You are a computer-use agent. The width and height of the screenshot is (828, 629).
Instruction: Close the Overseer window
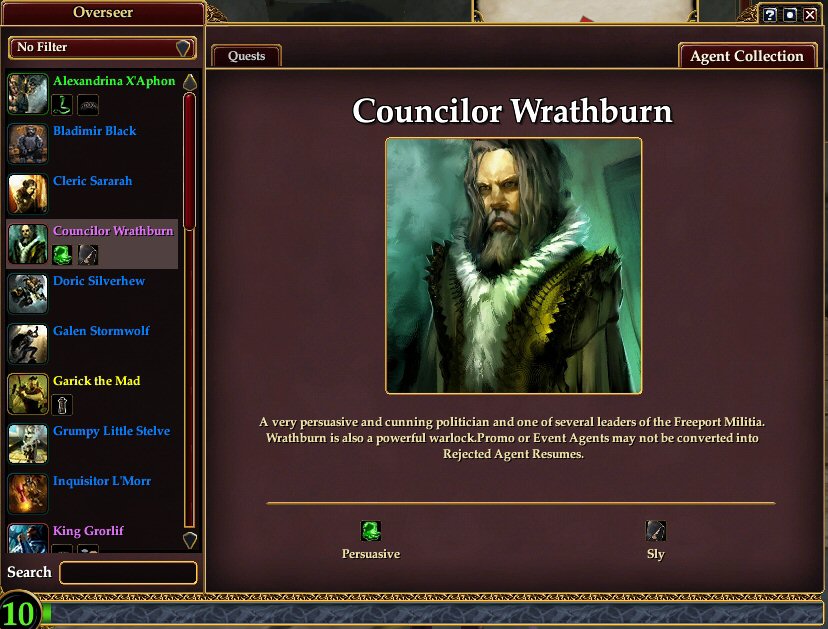point(810,15)
